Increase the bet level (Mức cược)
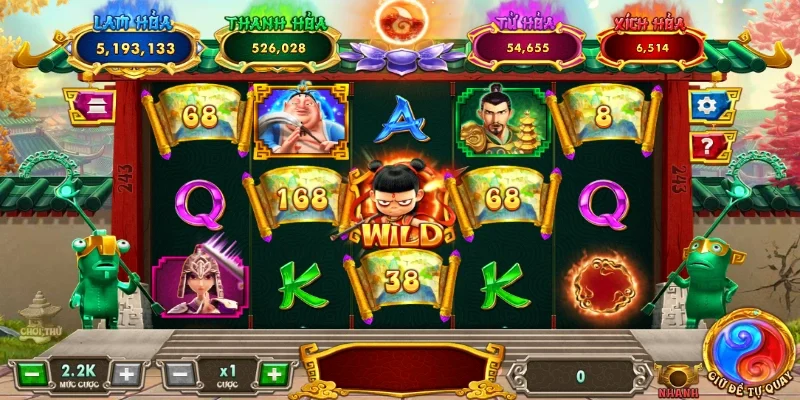Viewport: 800px width, 400px height. tap(125, 375)
